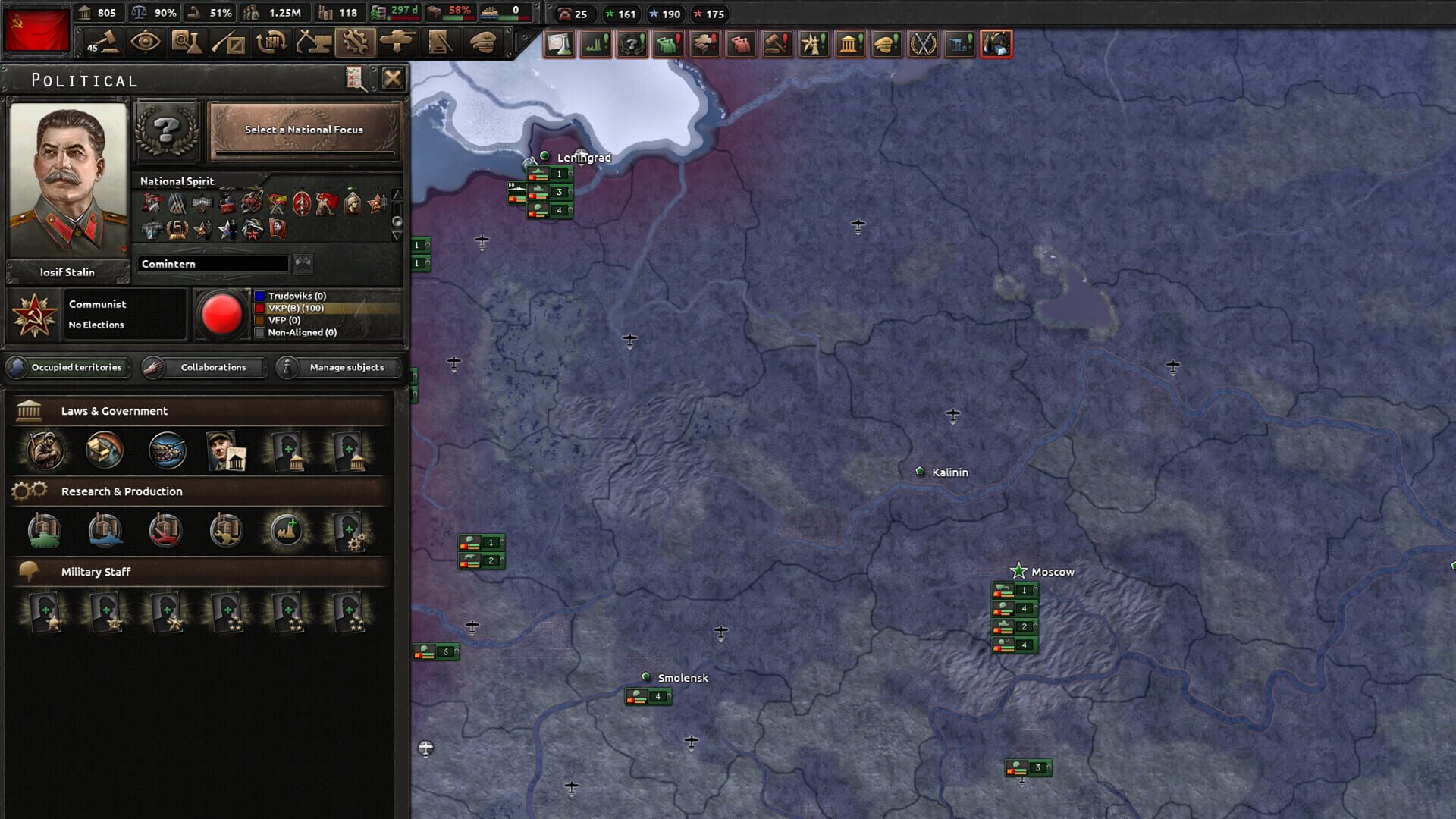Screen dimensions: 1456x819
Task: Open the economy law icon
Action: [x=105, y=450]
